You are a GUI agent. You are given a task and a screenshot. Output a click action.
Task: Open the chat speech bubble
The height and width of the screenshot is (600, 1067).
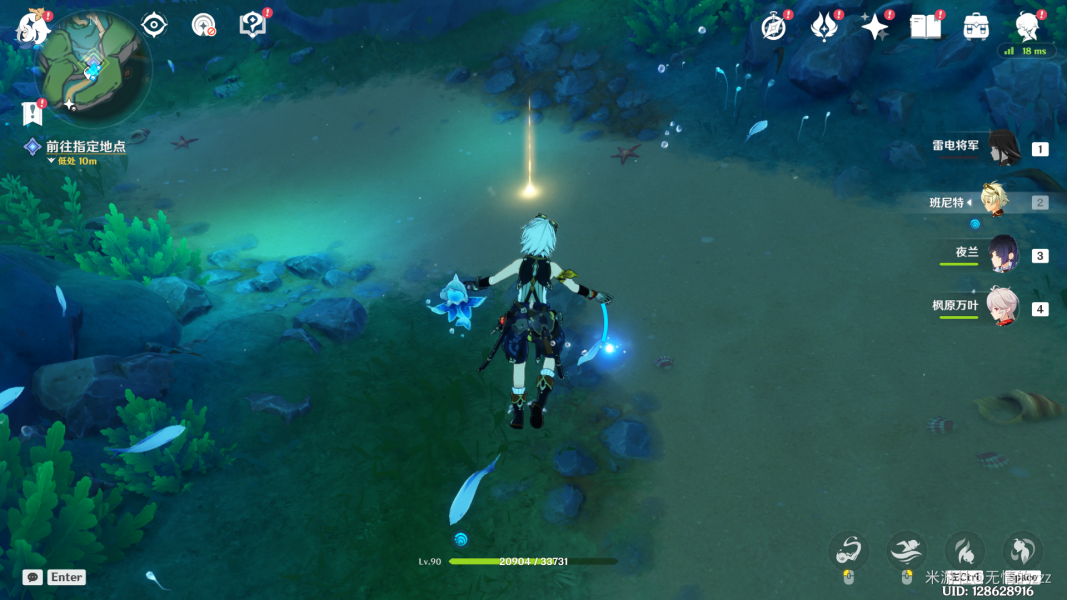[32, 577]
